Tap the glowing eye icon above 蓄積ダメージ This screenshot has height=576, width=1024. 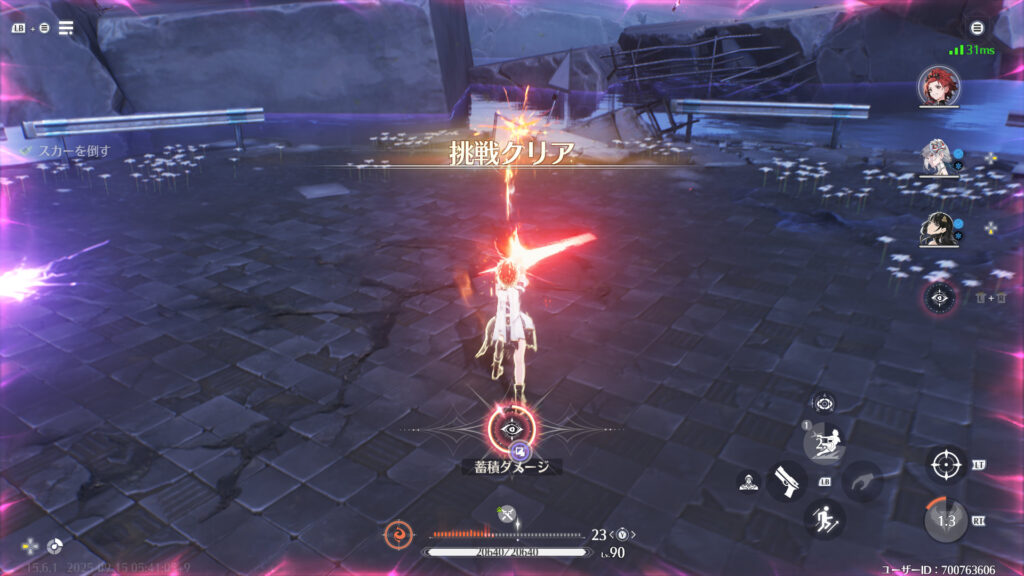click(x=512, y=429)
